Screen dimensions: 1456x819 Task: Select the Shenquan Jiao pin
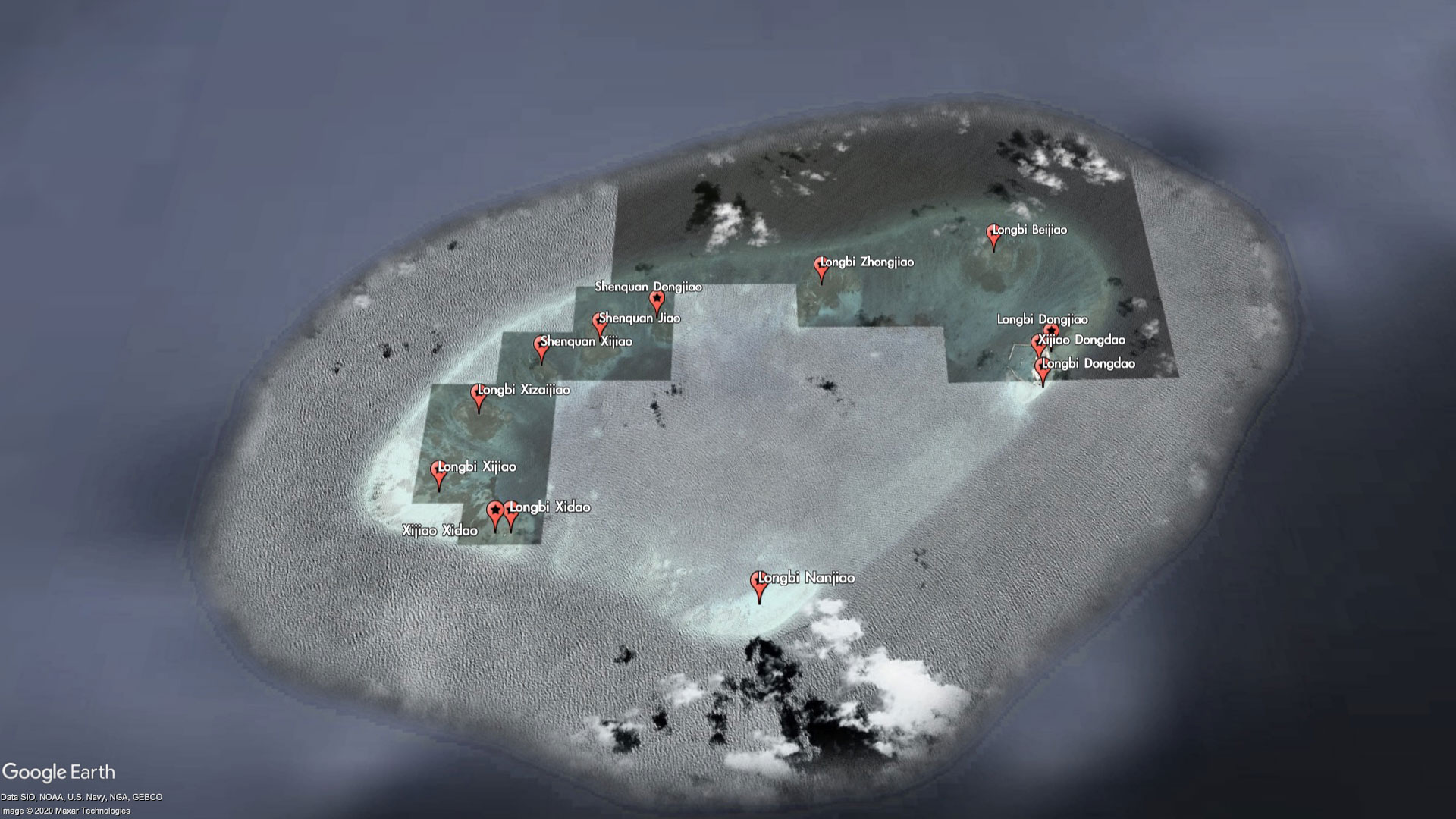click(x=599, y=322)
